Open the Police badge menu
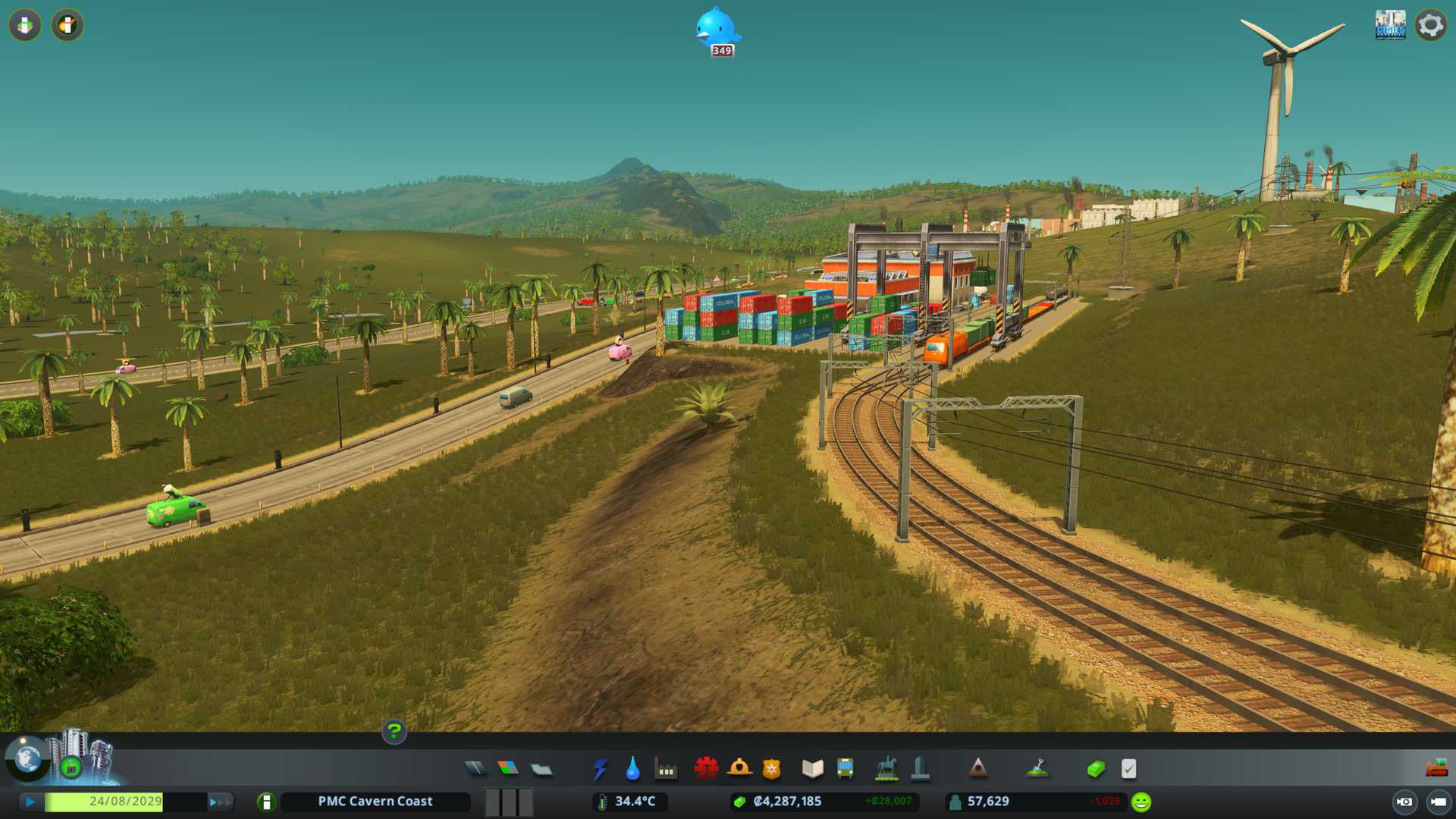Viewport: 1456px width, 819px height. (772, 769)
